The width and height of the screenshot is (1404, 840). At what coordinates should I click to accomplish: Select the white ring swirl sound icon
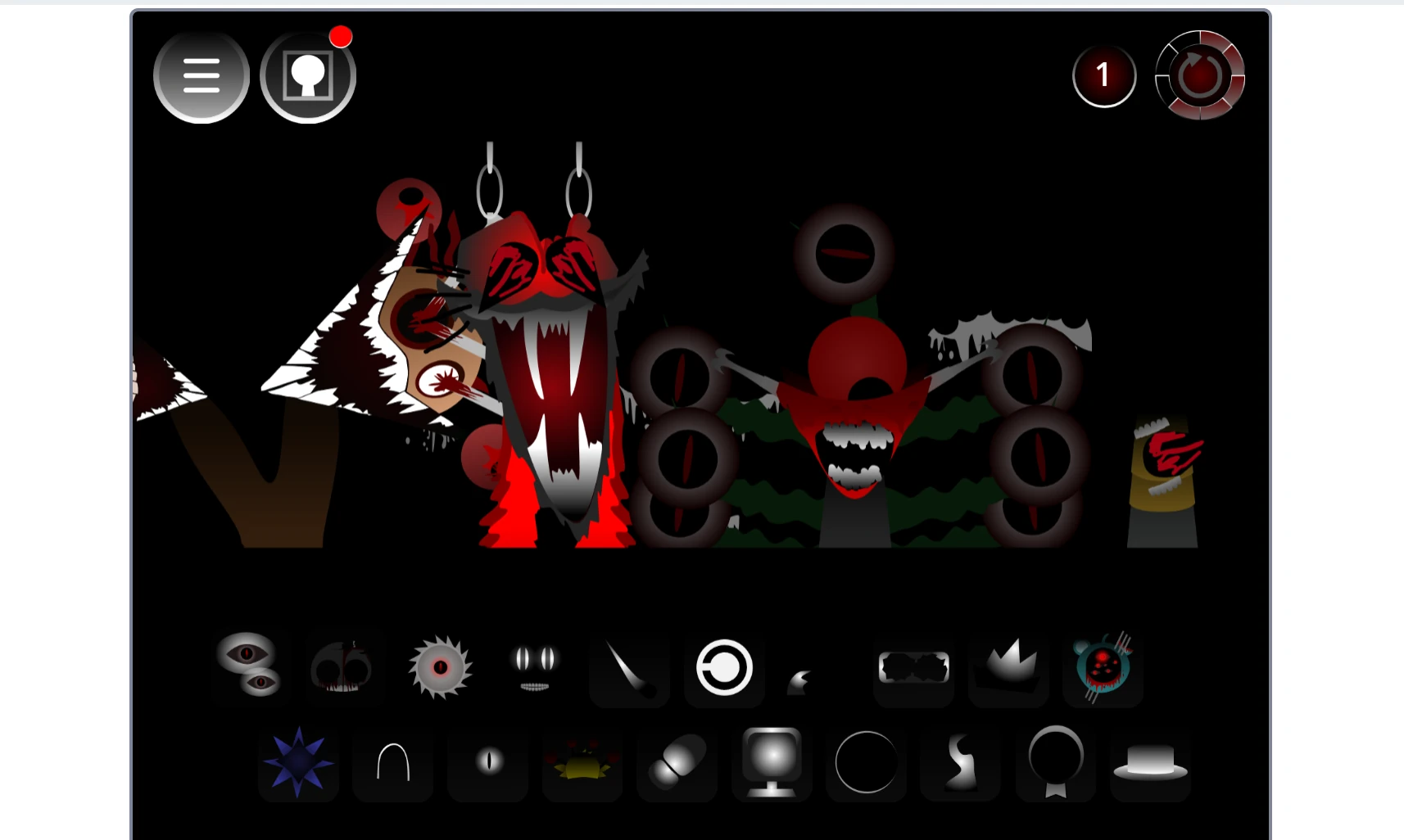(x=724, y=670)
